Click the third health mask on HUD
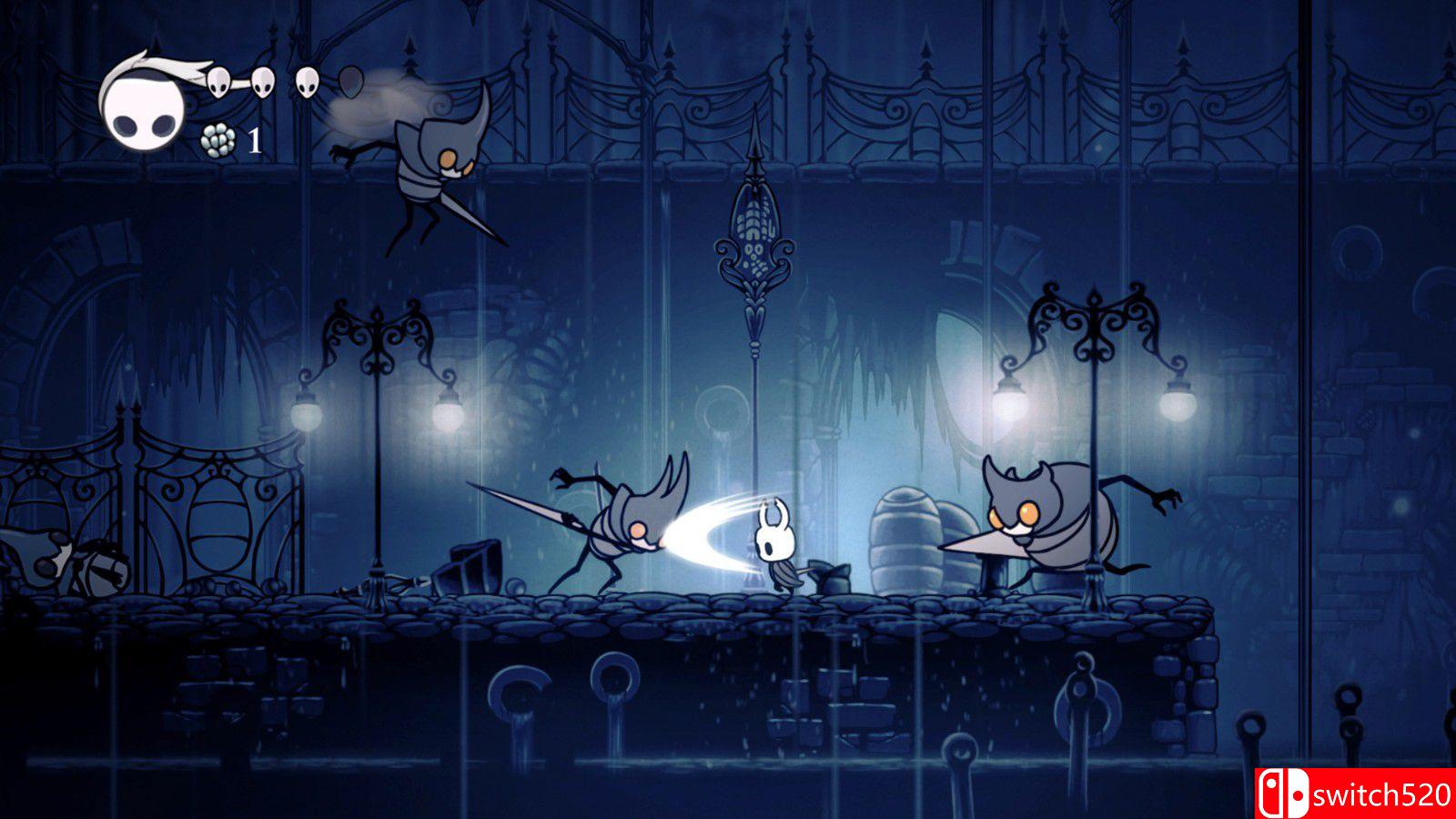 pos(306,80)
